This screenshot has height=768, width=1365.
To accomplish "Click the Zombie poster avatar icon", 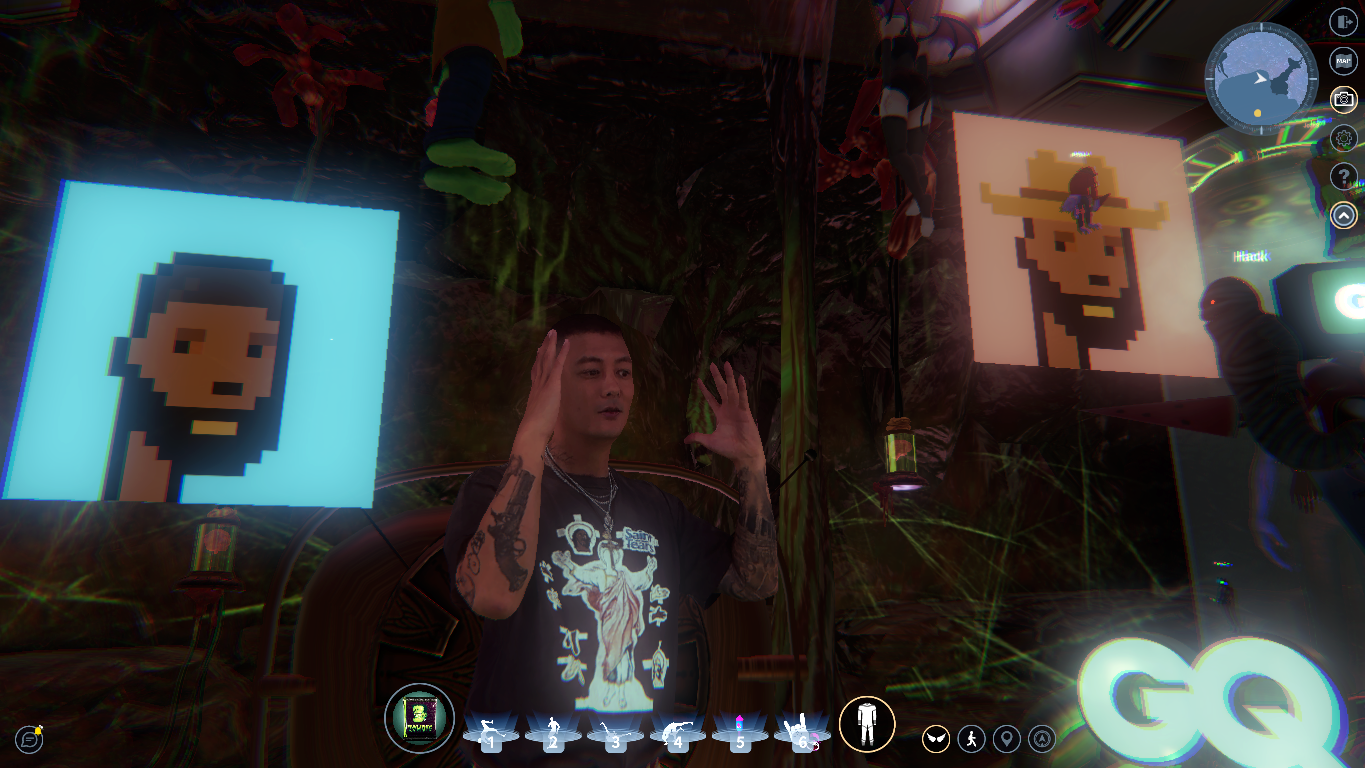I will [419, 718].
